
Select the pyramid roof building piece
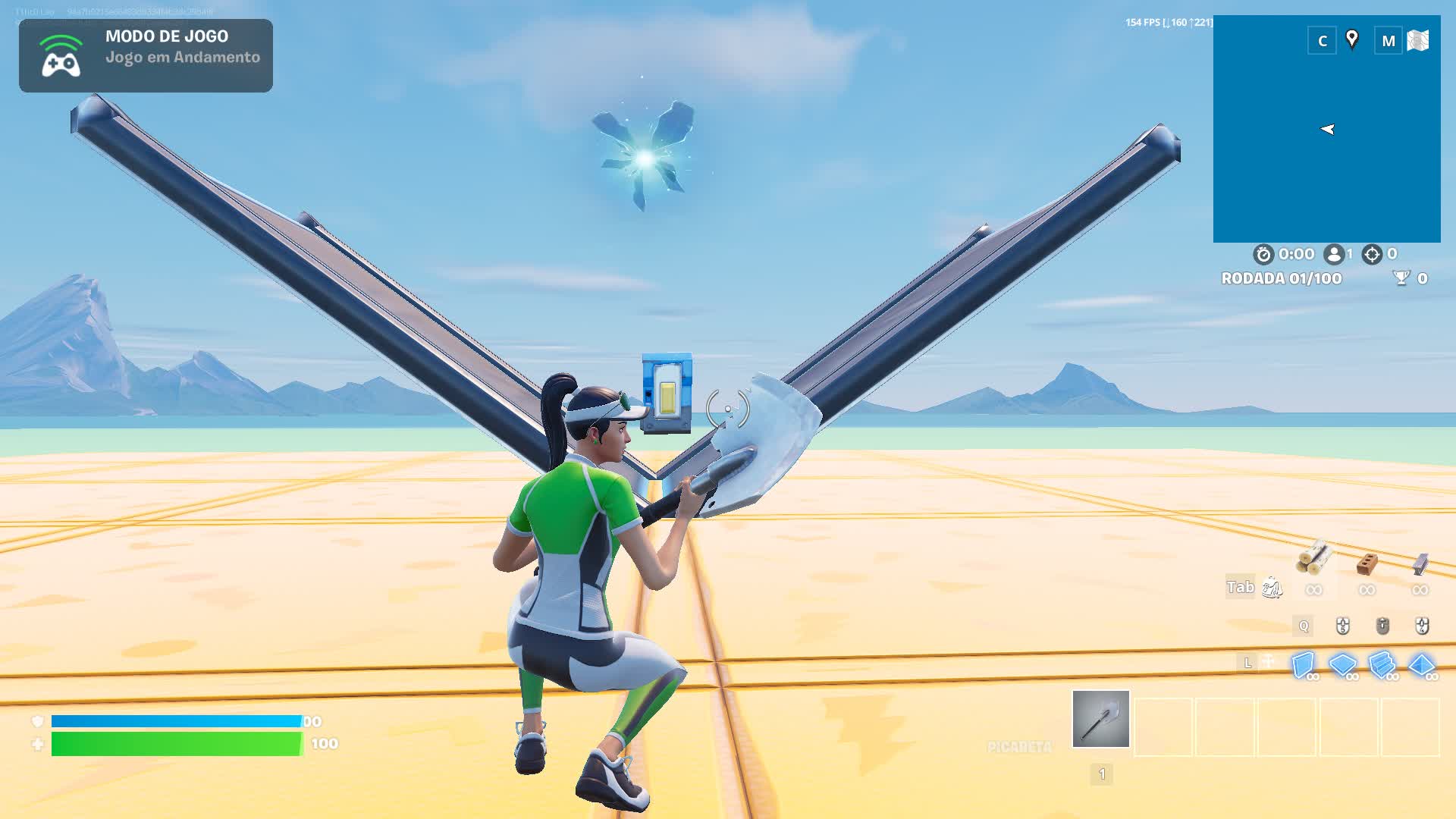pyautogui.click(x=1421, y=665)
